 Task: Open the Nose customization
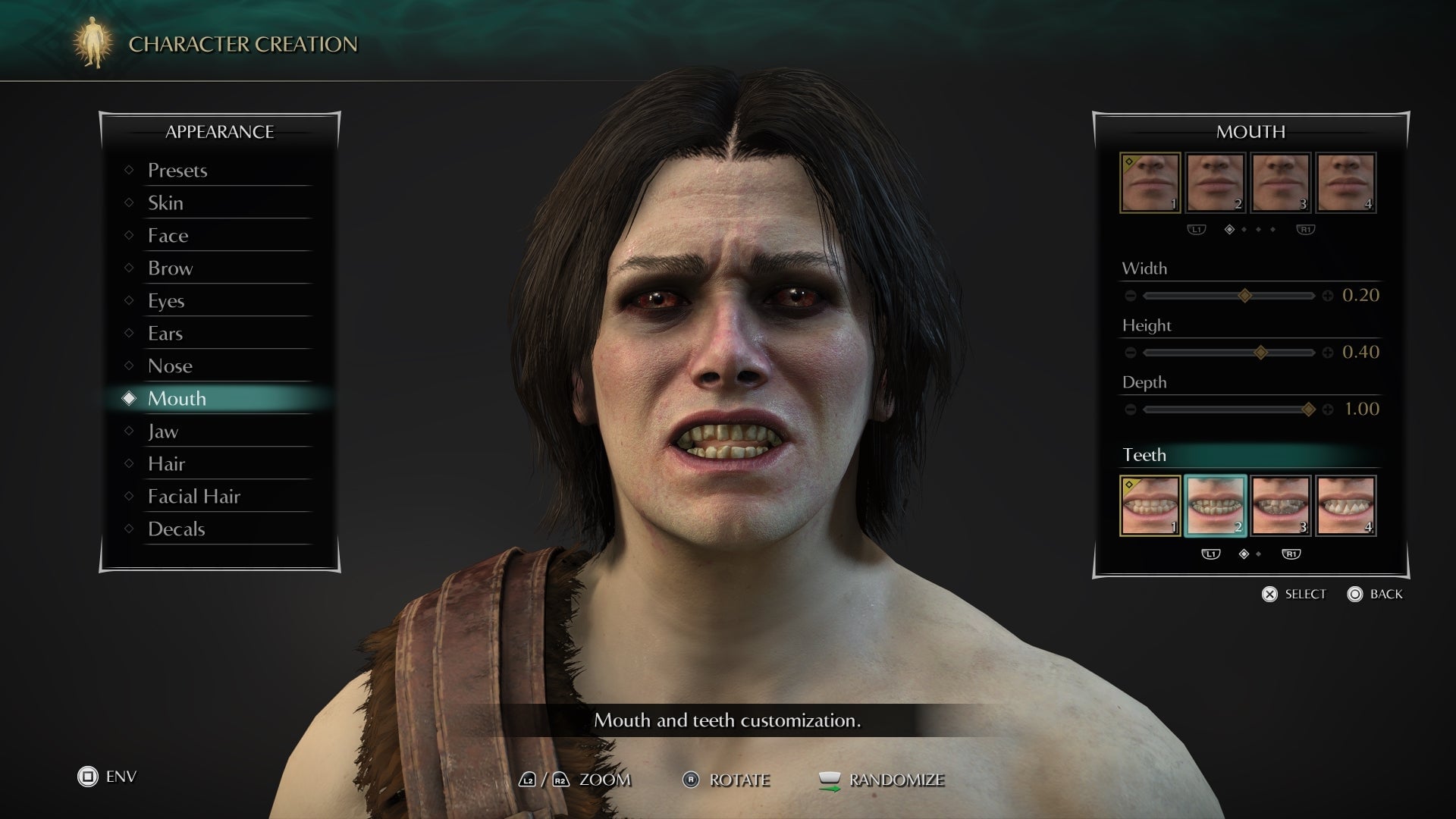click(170, 366)
